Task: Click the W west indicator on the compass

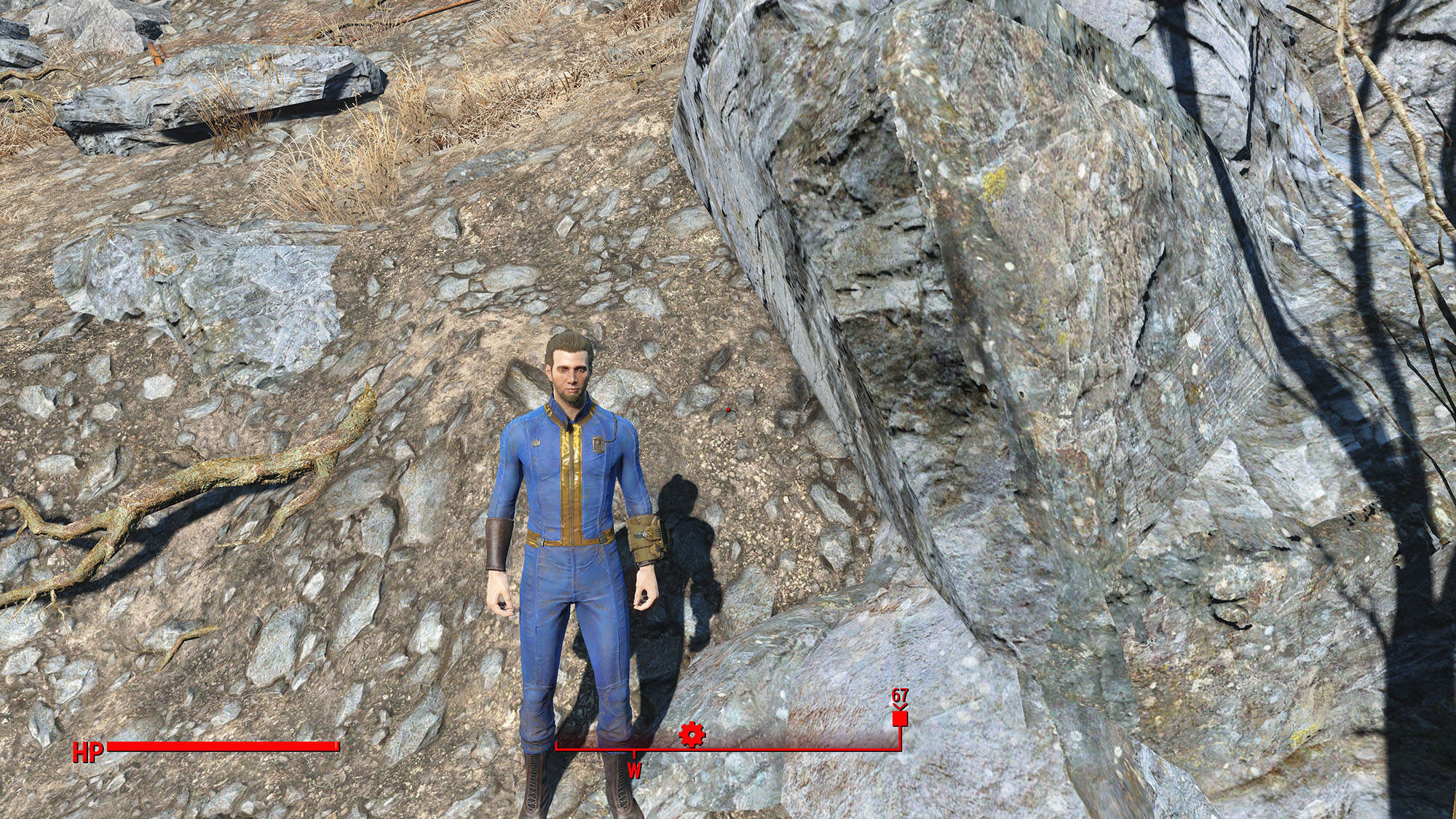Action: point(634,771)
